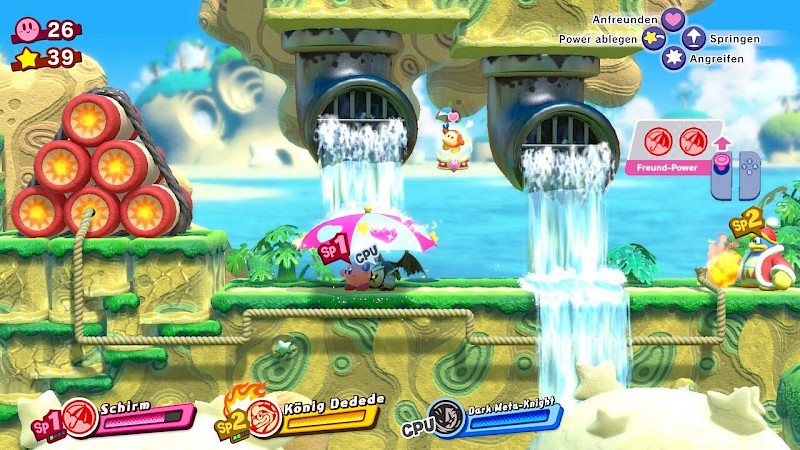Click the Kirby lives icon
800x450 pixels.
coord(28,30)
